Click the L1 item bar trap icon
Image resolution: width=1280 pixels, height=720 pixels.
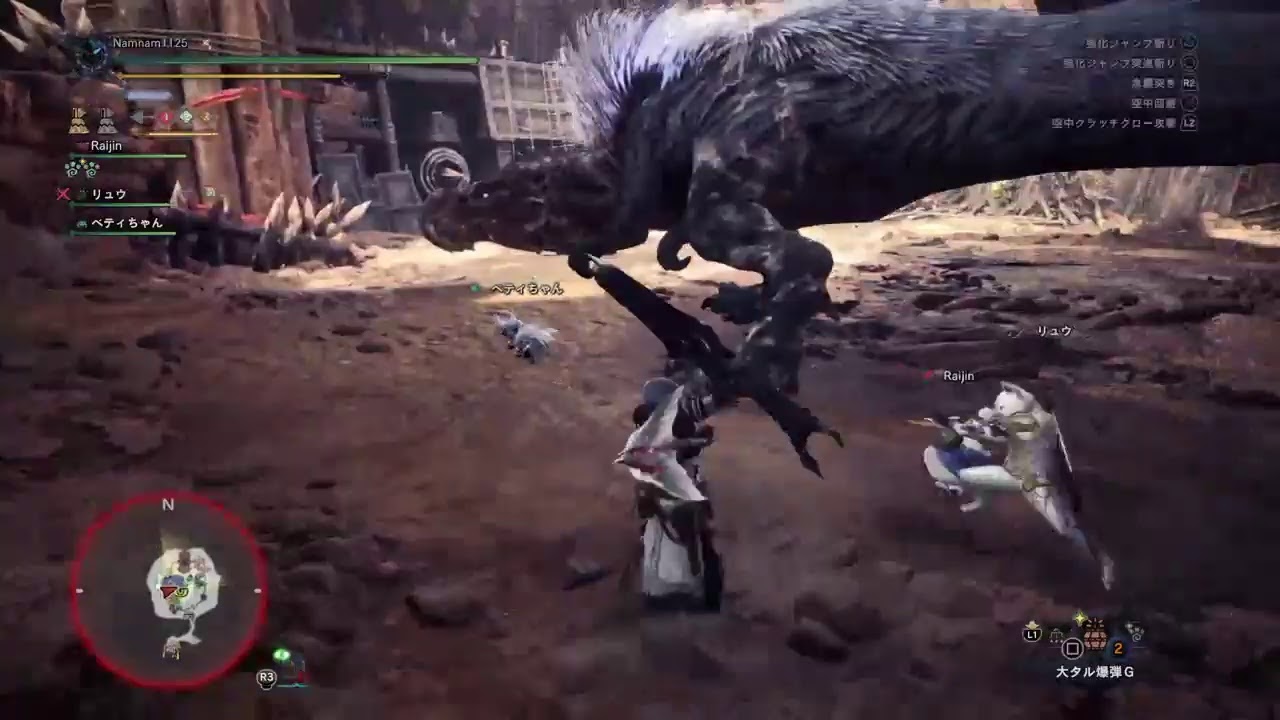pyautogui.click(x=1056, y=635)
